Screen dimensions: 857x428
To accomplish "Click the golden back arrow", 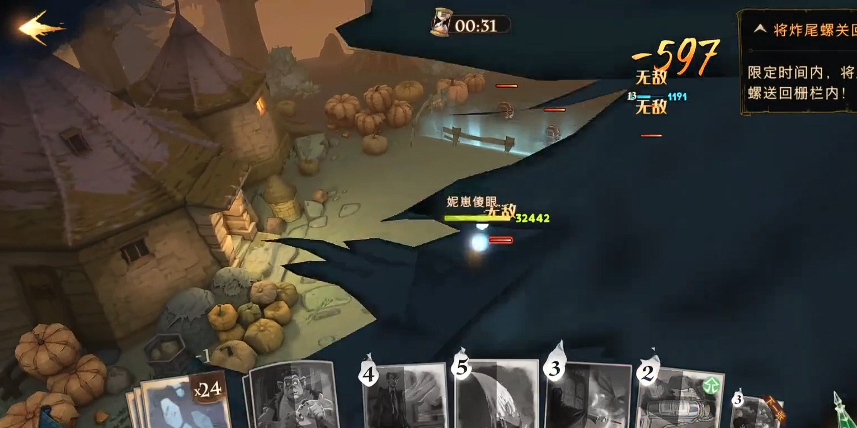I will click(x=40, y=27).
